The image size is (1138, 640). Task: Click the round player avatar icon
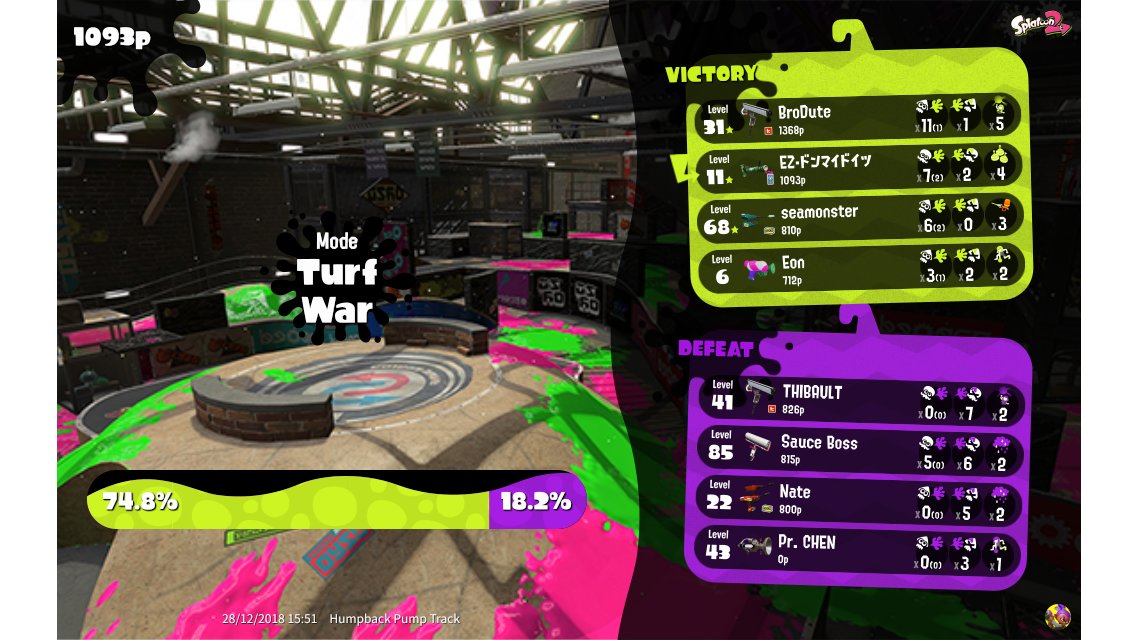(1057, 616)
